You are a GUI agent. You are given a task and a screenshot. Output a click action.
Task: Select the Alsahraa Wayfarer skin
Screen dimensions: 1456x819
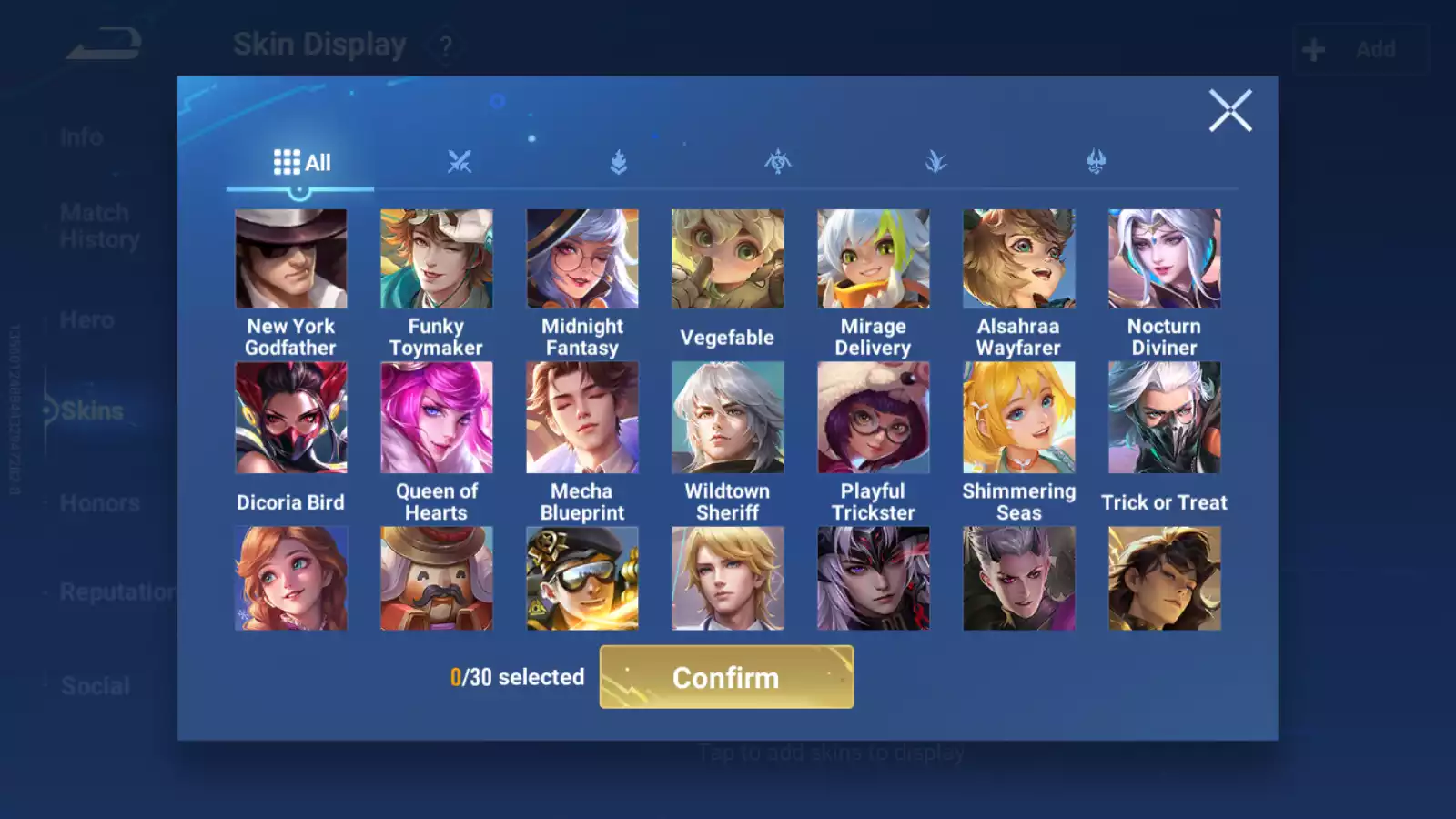point(1019,259)
